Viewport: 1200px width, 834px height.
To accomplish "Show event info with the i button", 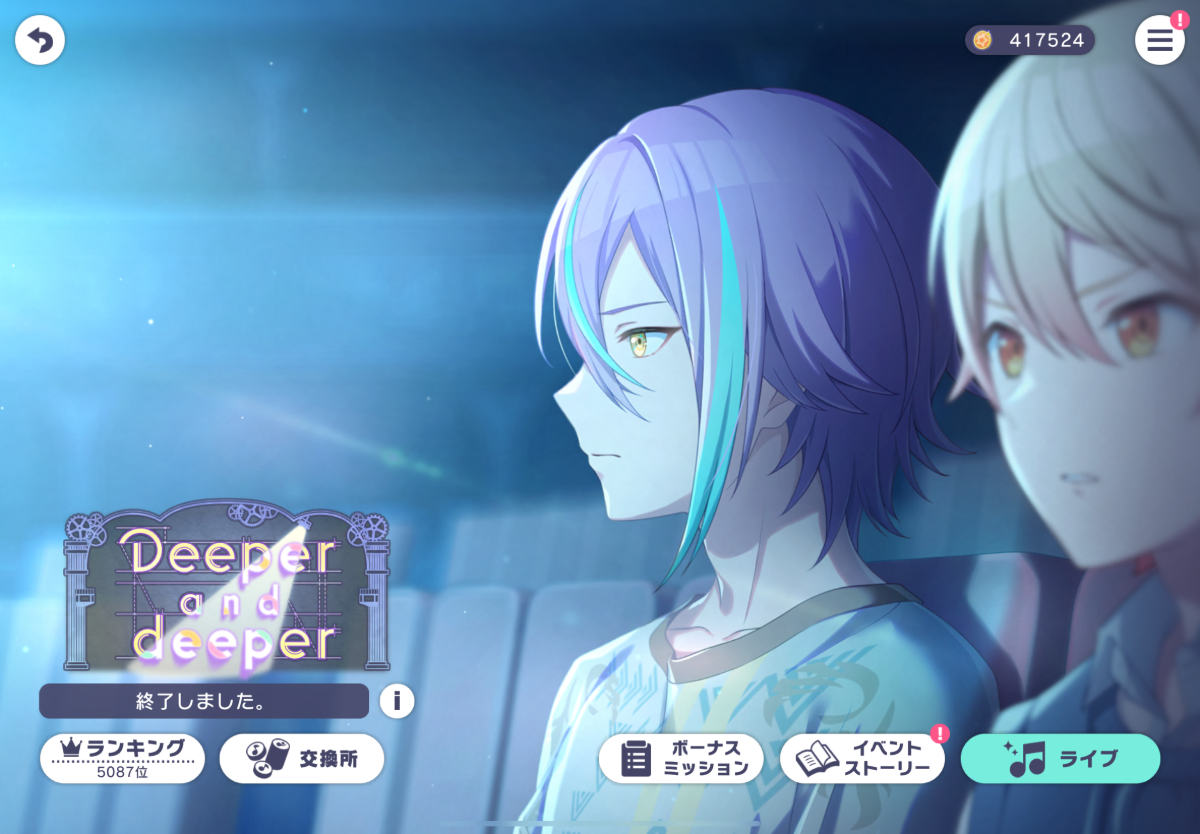I will [396, 701].
